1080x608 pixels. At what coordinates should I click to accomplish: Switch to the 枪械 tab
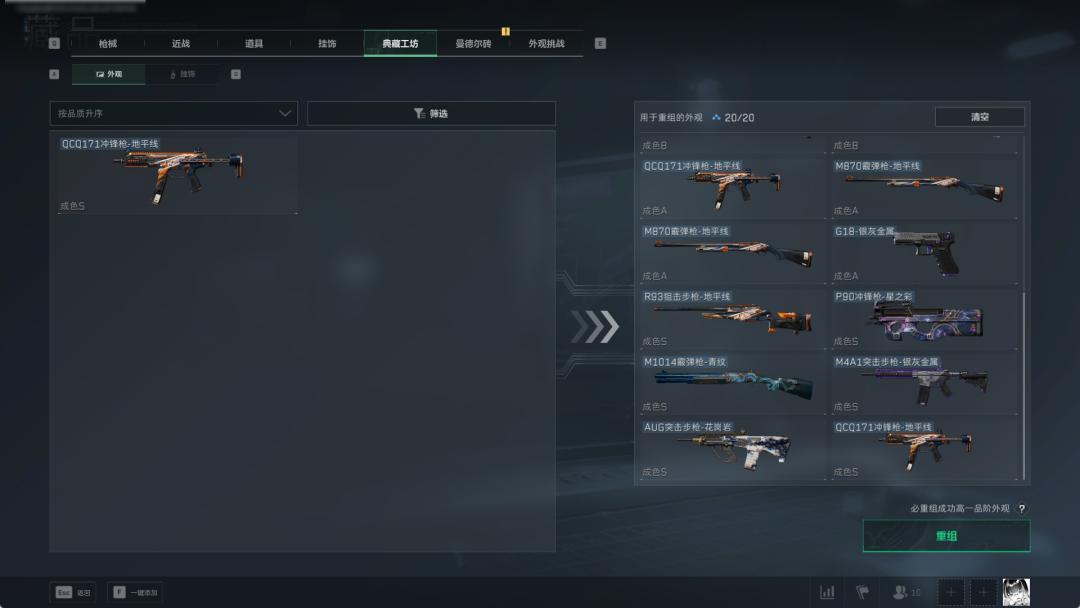[x=107, y=44]
